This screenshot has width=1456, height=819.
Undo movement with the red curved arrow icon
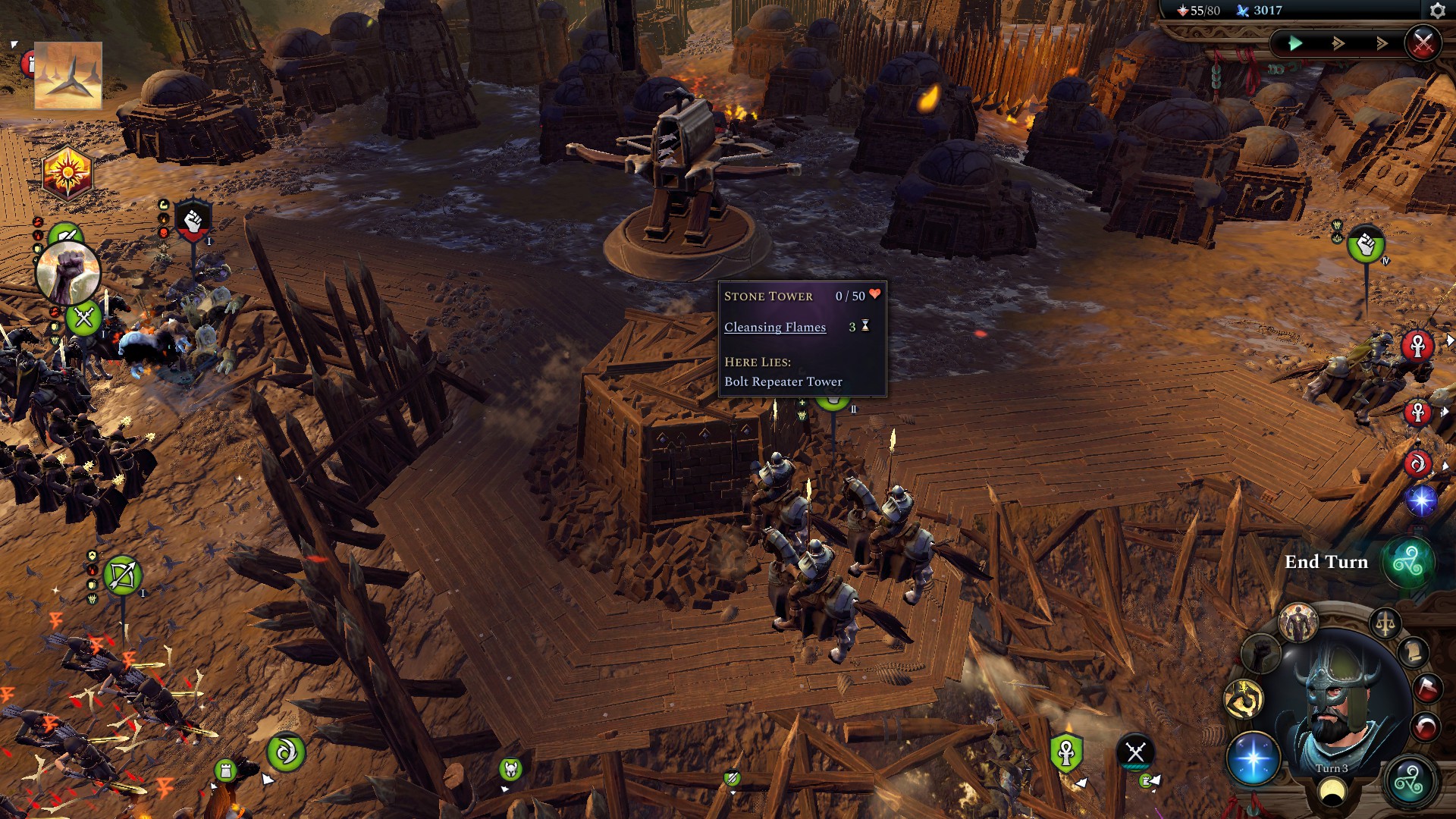pyautogui.click(x=1426, y=725)
